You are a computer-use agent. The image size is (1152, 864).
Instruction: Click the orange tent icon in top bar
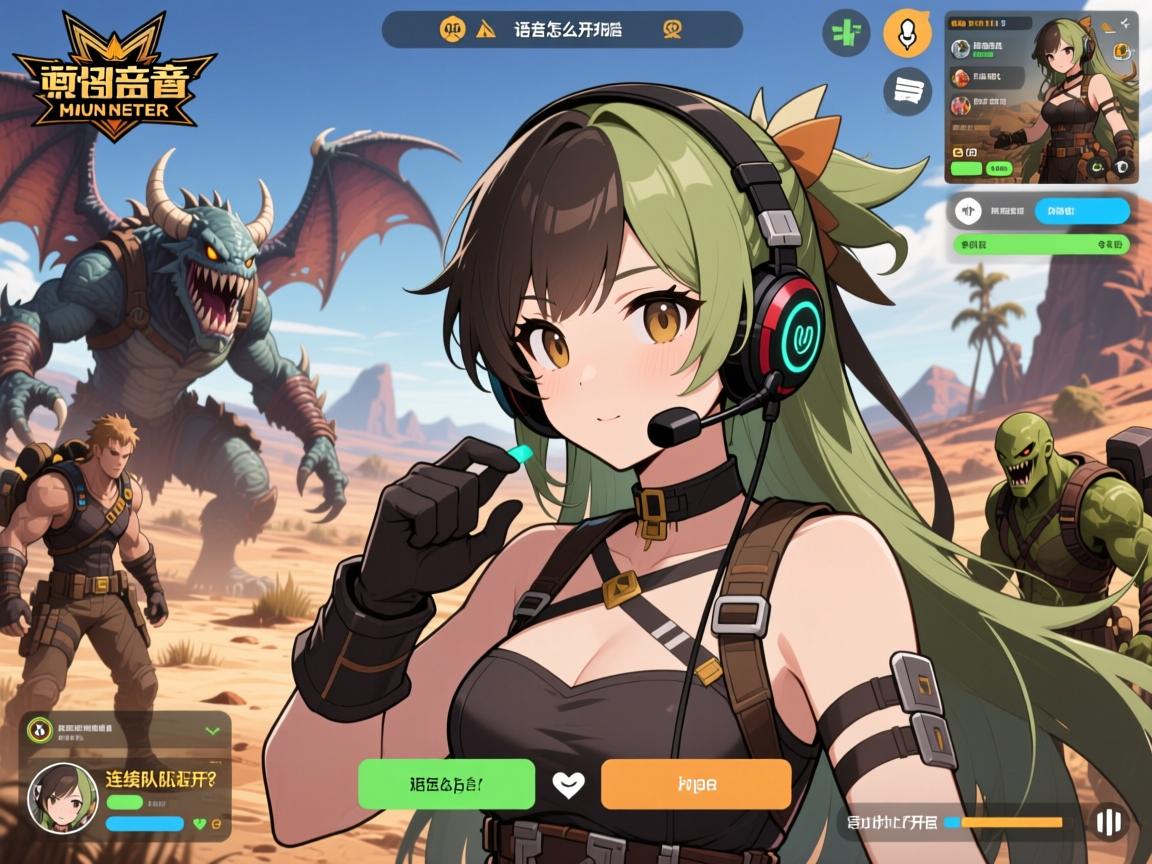tap(487, 29)
